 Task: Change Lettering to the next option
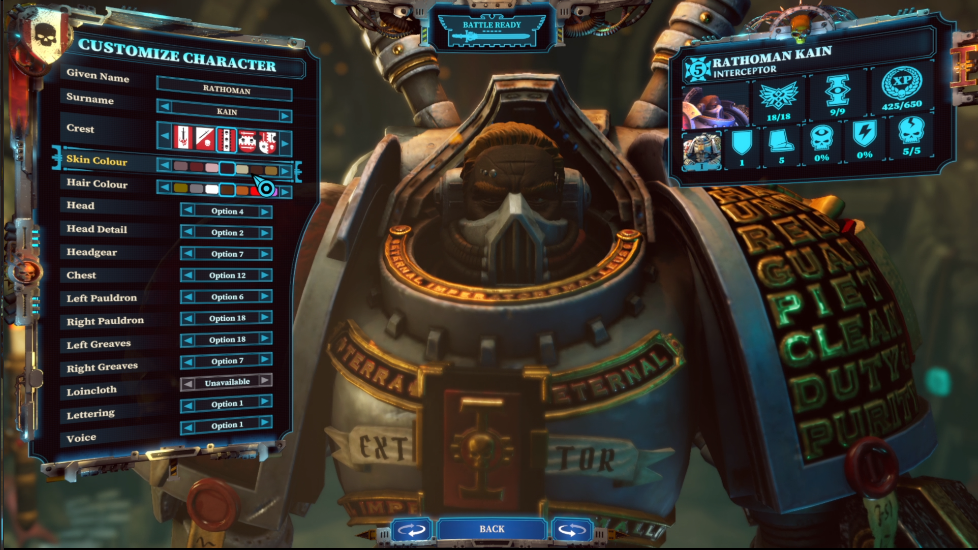pyautogui.click(x=266, y=404)
